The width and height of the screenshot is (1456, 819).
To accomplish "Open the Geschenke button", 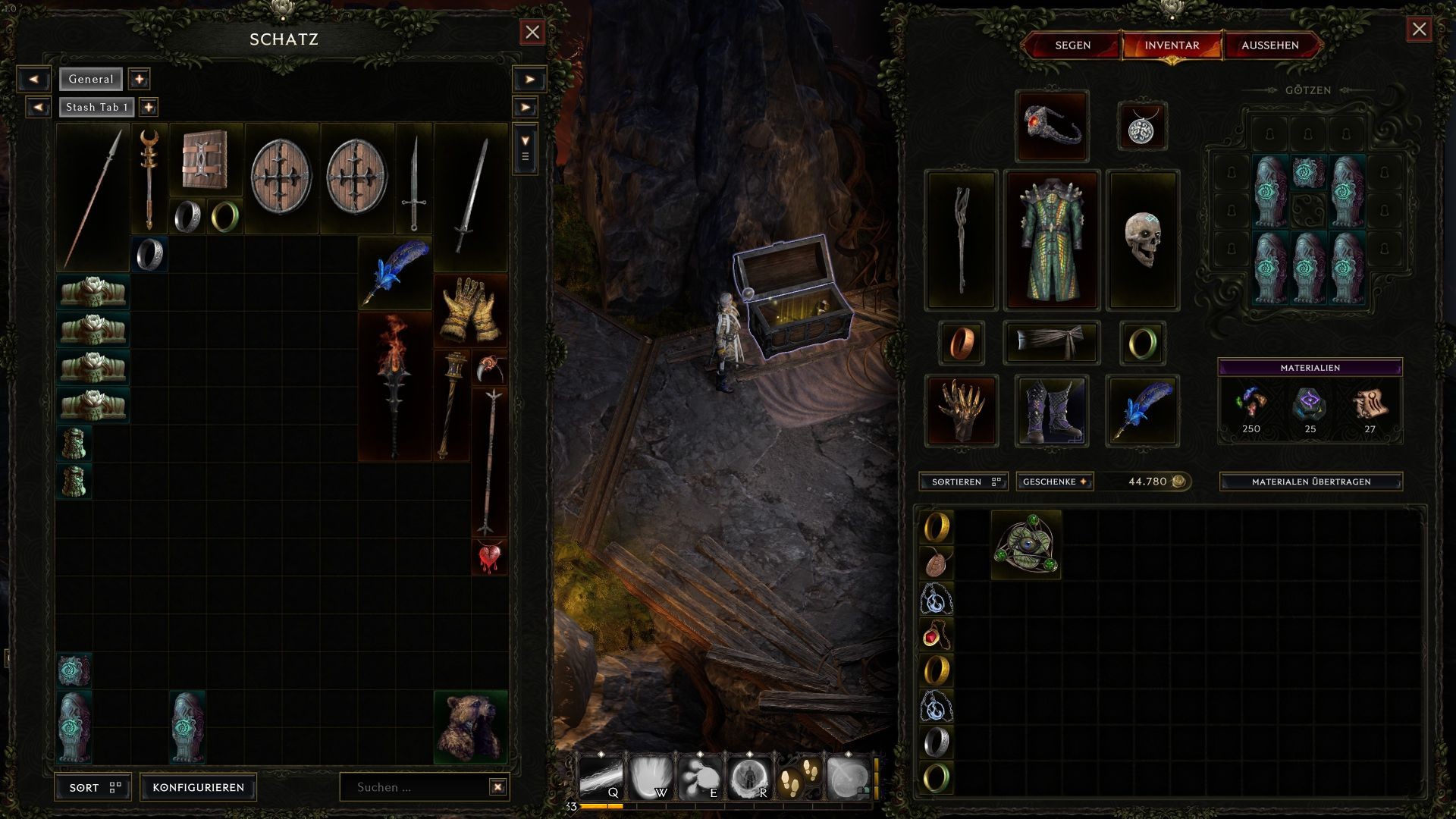I will coord(1054,482).
